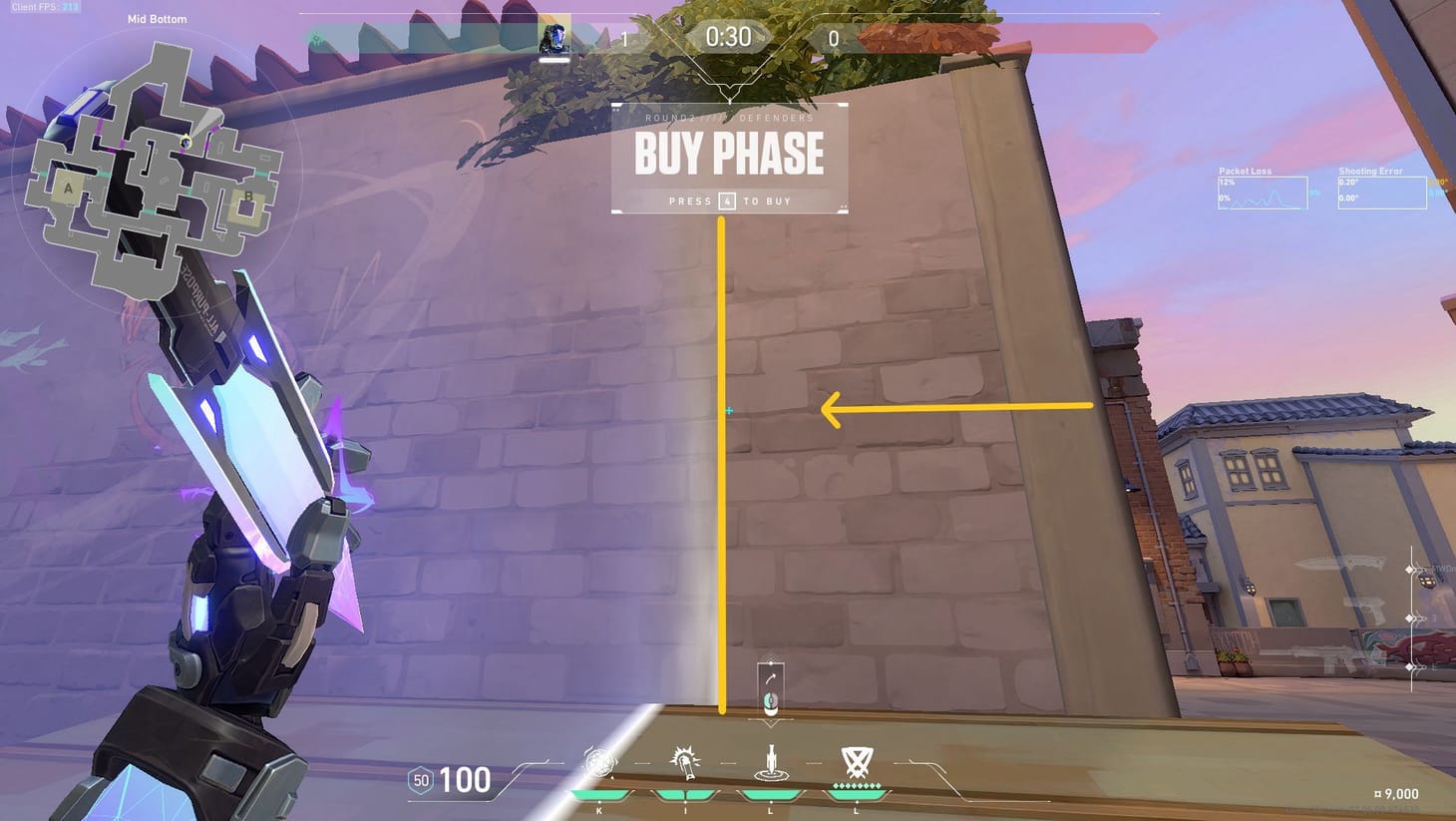Activate the Dimensional Drift ultimate icon

tap(856, 760)
